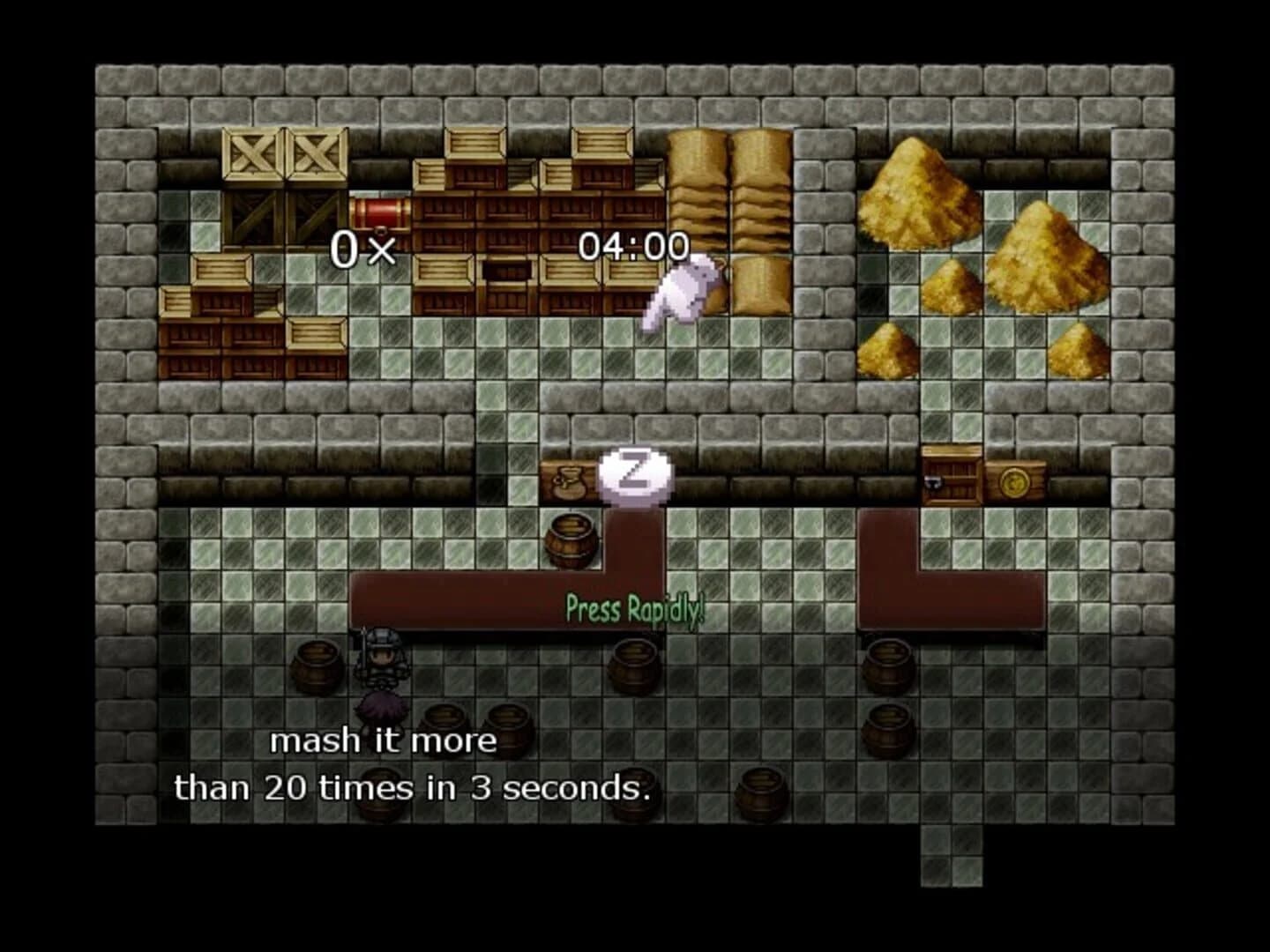Click the 04:00 countdown timer
Viewport: 1270px width, 952px height.
[x=634, y=247]
